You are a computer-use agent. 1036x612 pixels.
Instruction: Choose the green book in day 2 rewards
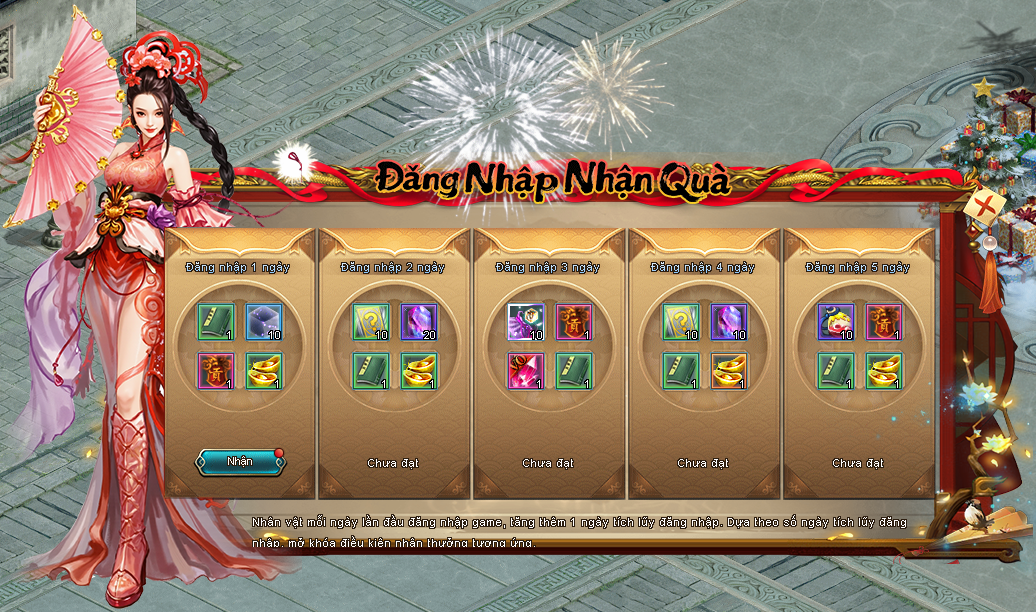tap(371, 371)
